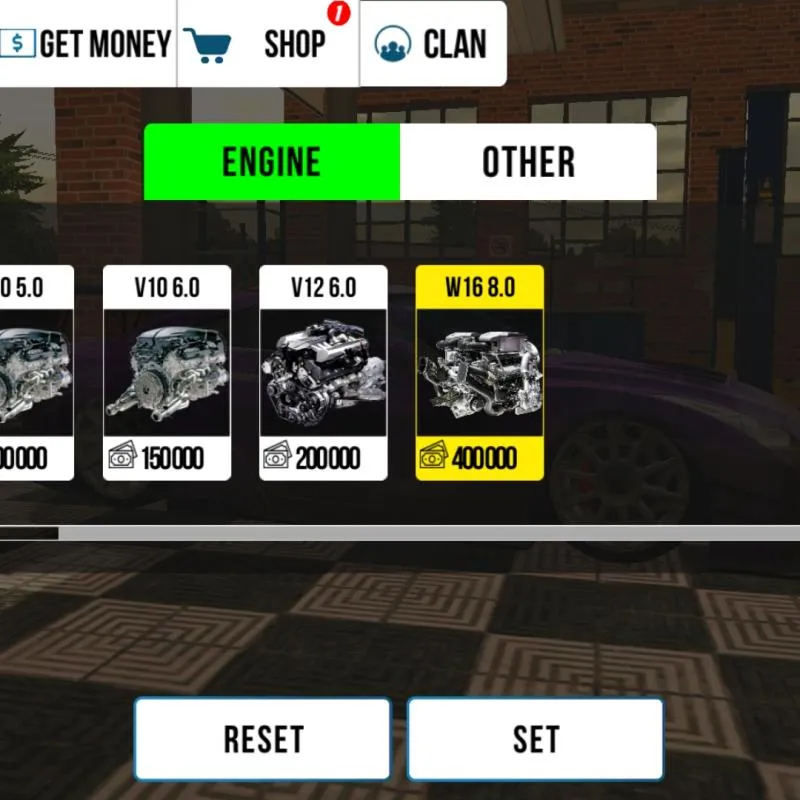
Task: Click the Reset button
Action: [263, 739]
